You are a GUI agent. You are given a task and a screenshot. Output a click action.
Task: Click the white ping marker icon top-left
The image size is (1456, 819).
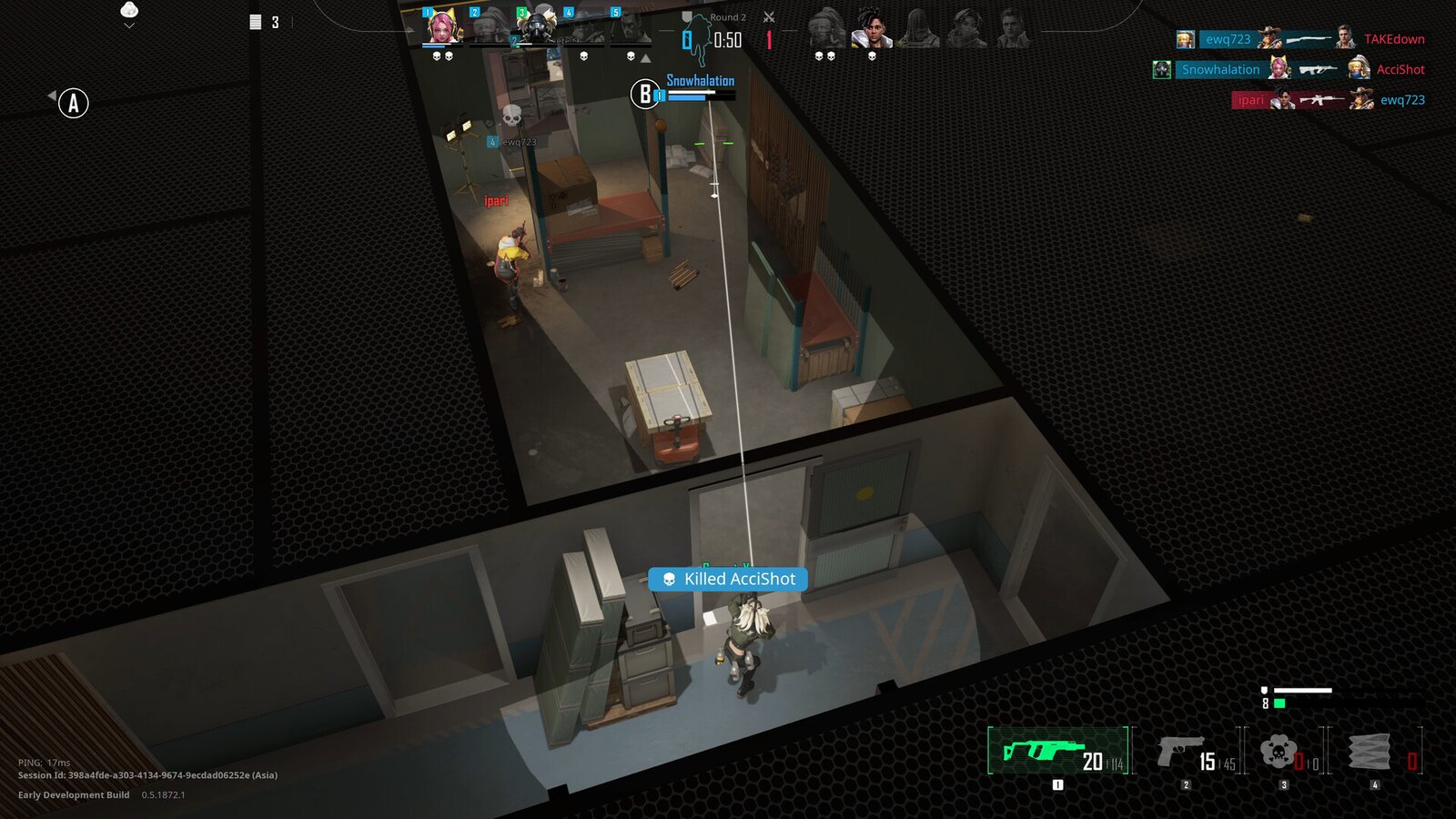(128, 10)
